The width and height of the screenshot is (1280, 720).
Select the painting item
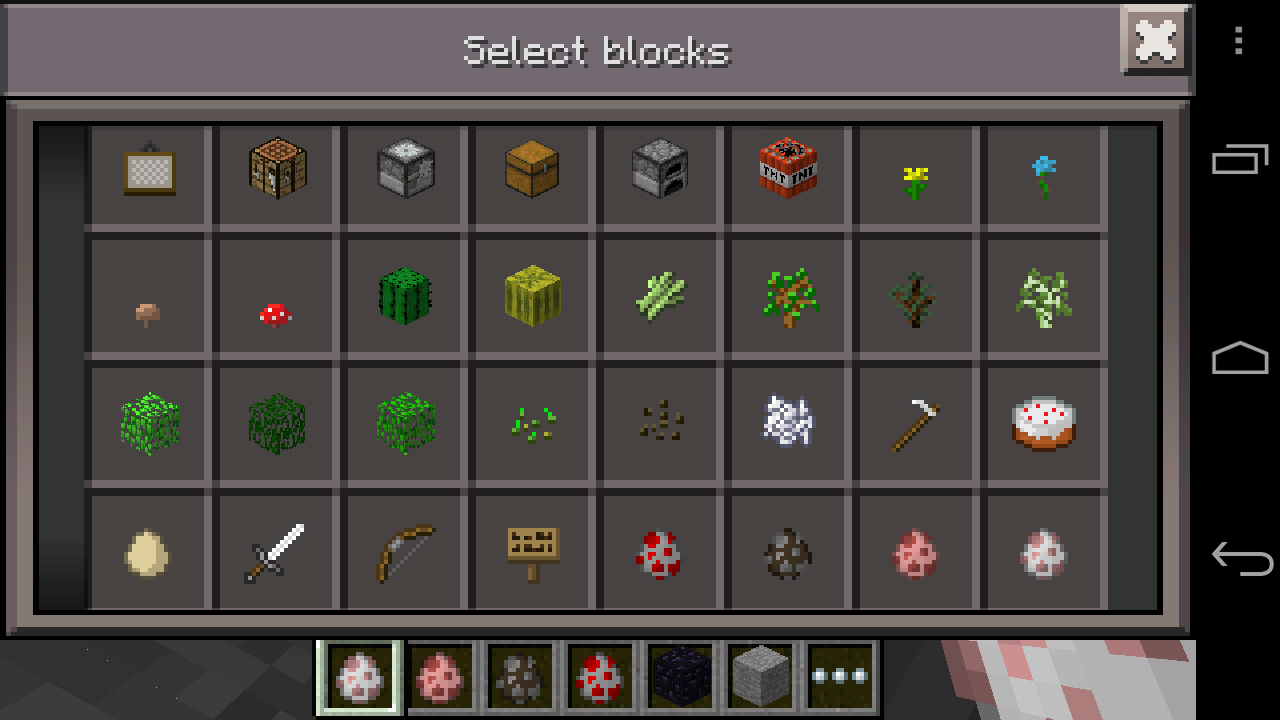(148, 173)
